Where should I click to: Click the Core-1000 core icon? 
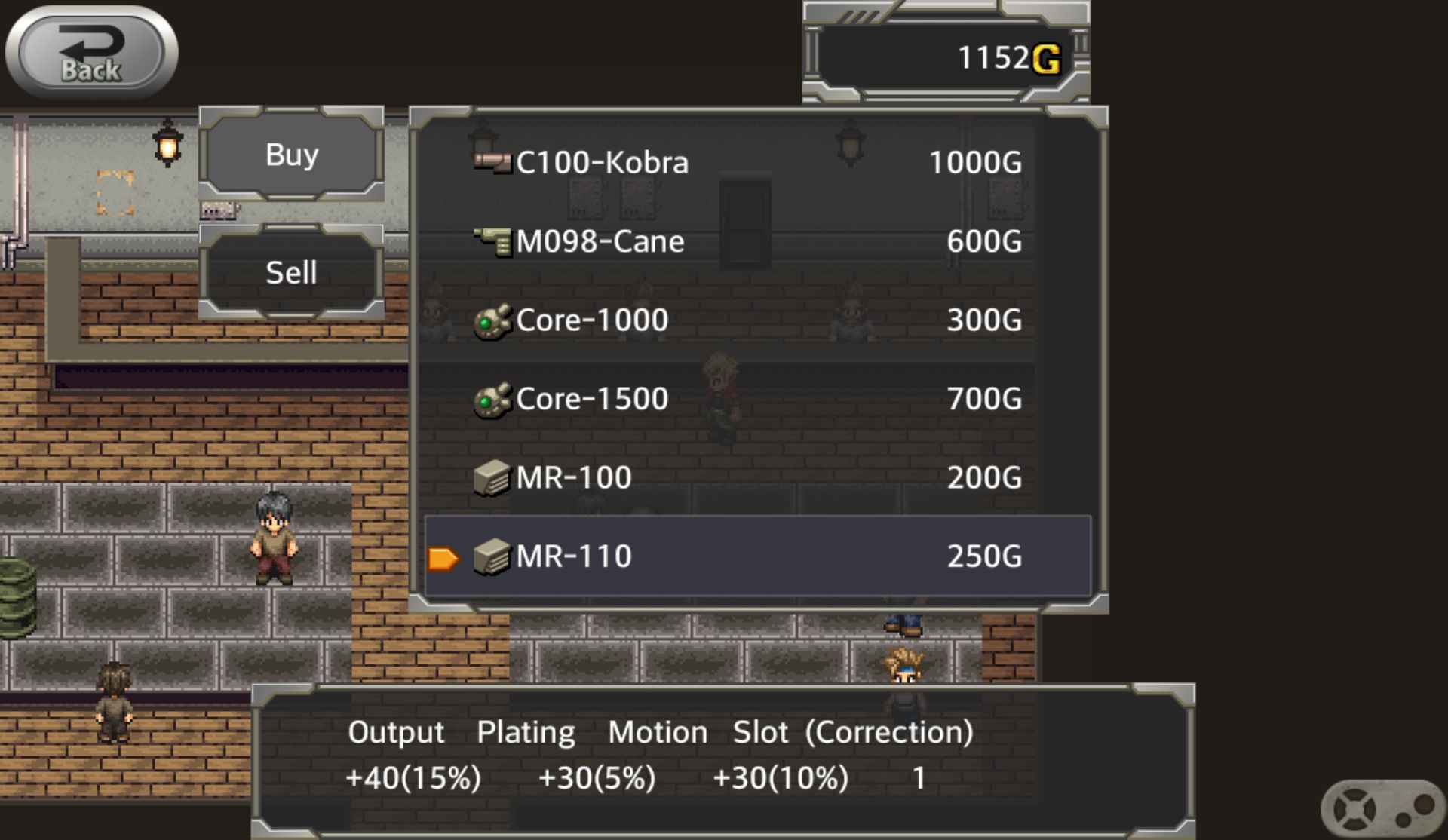(492, 320)
